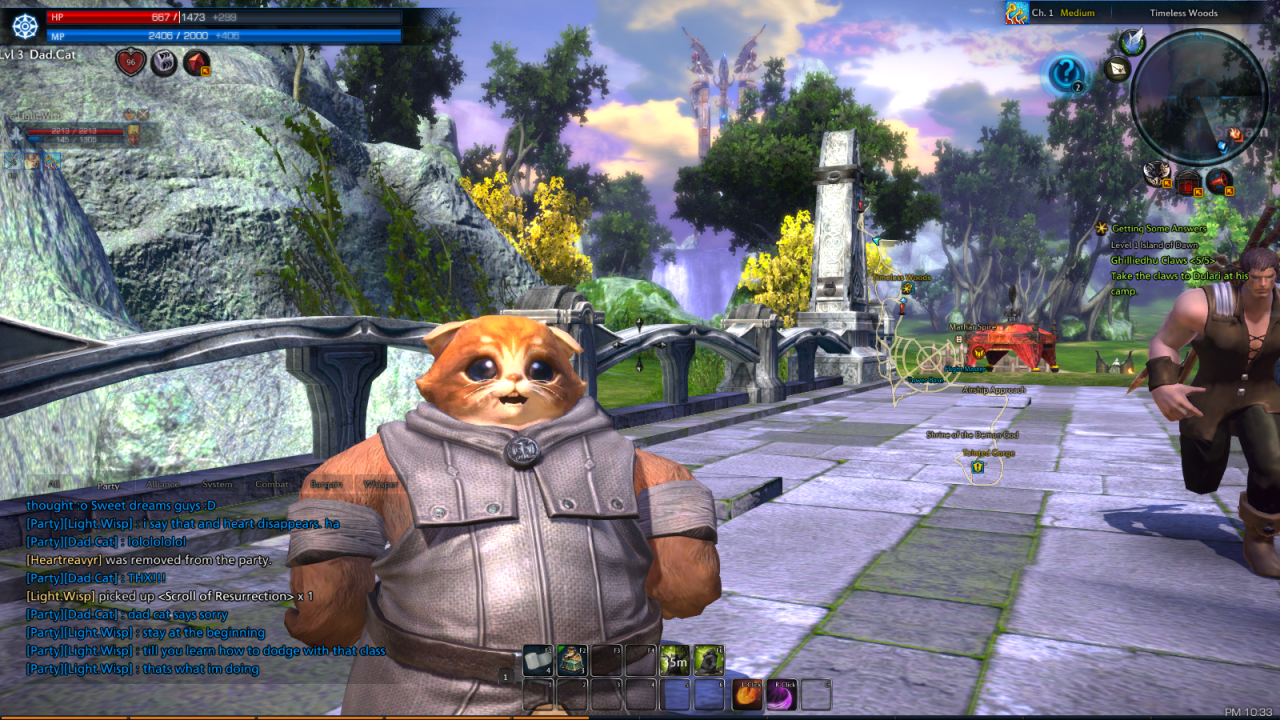
Task: Select the bandage item in slot F1
Action: tap(538, 660)
